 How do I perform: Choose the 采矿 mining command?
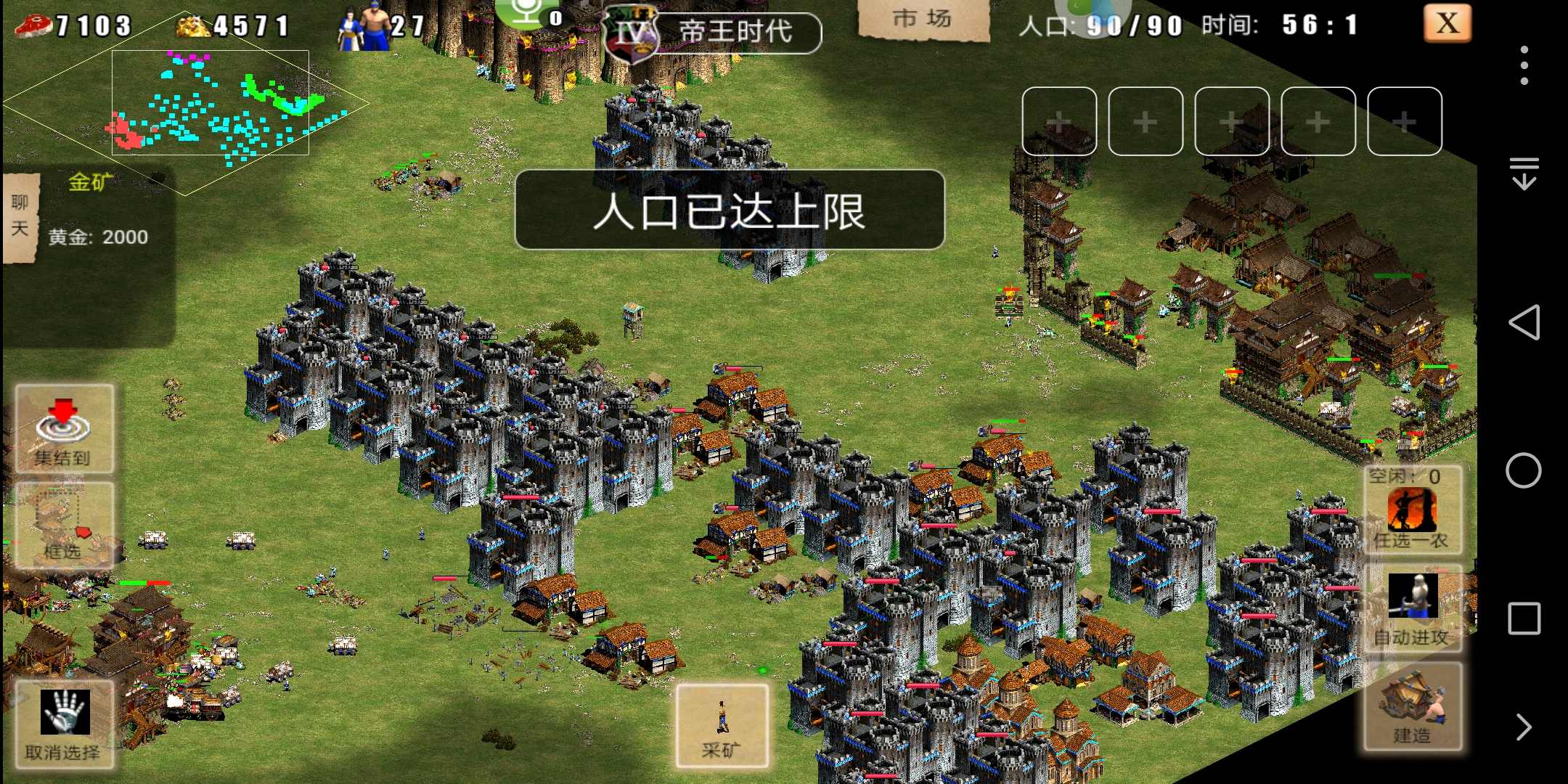click(722, 725)
